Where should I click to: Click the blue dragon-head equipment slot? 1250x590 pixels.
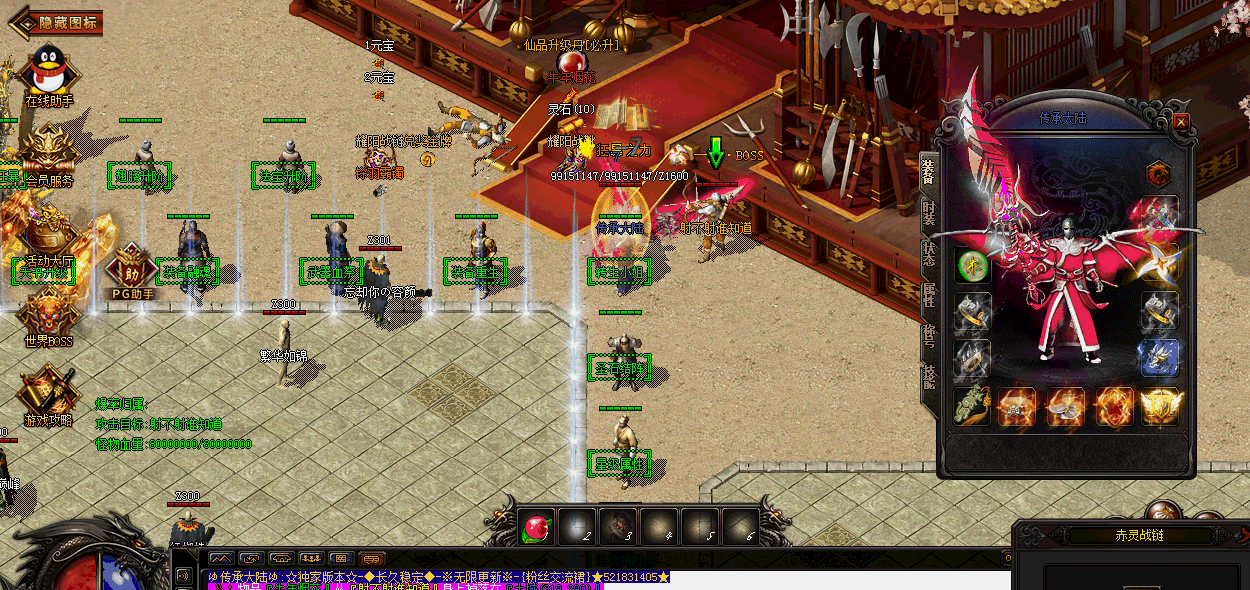tap(1160, 359)
